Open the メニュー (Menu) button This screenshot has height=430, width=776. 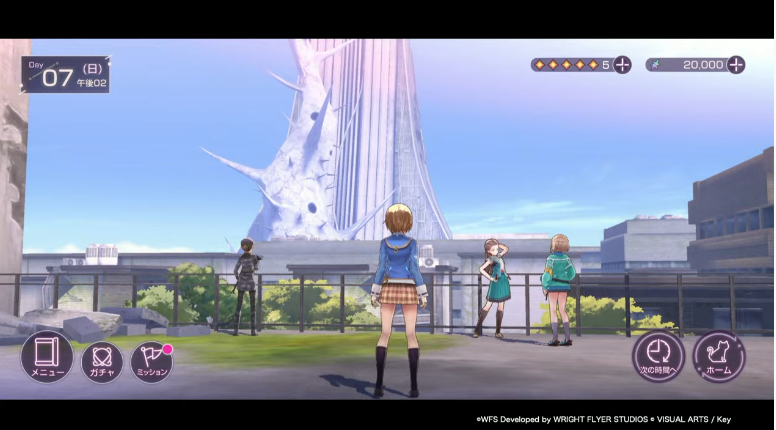point(46,357)
